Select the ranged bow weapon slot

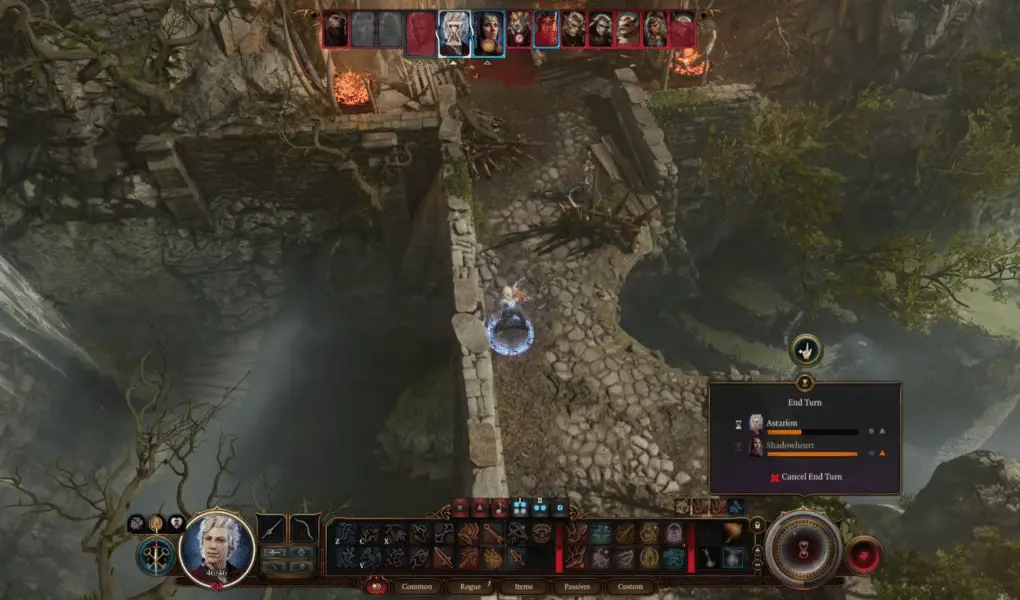click(x=304, y=529)
